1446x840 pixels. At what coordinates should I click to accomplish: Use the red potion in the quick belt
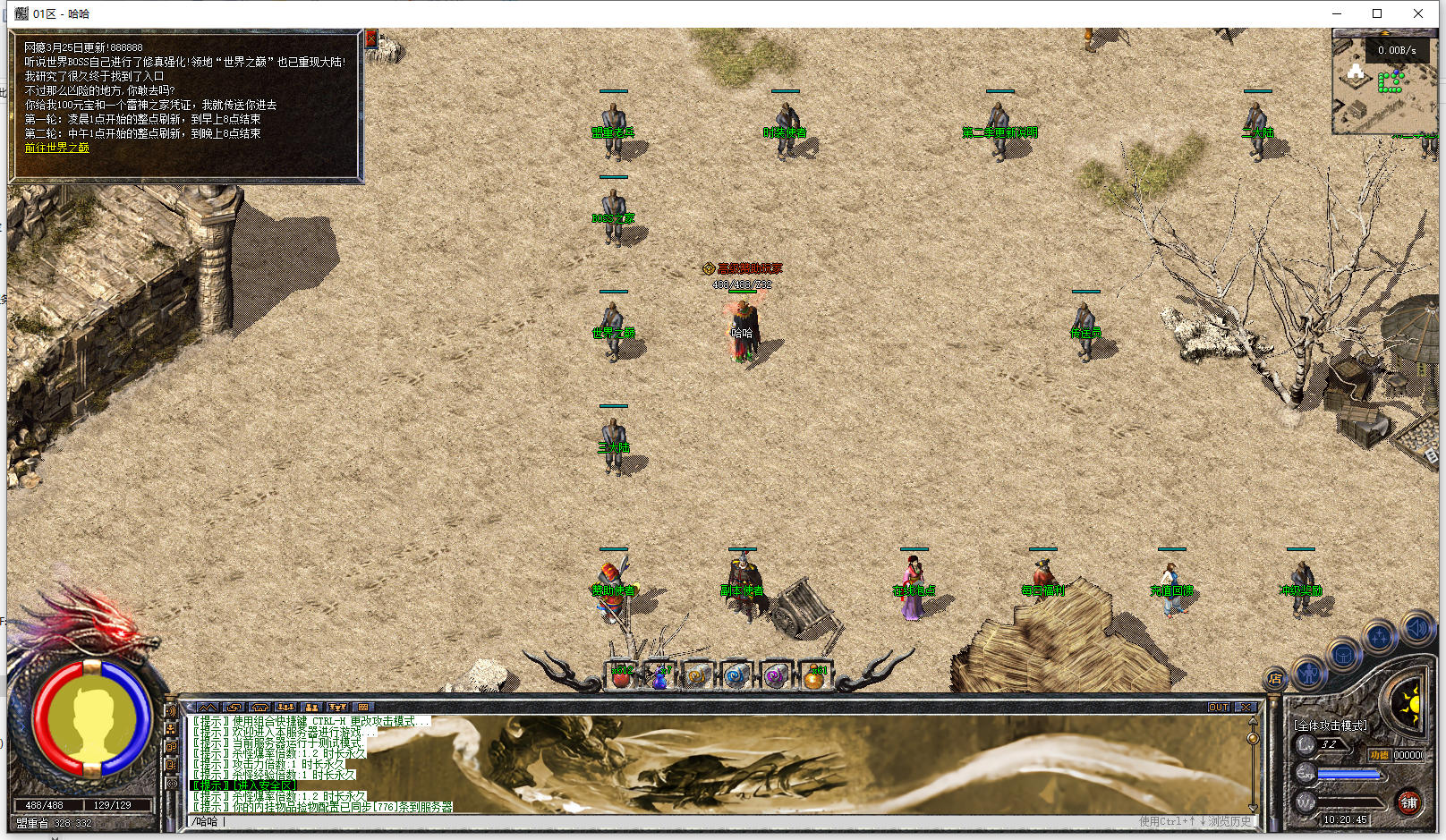pos(622,675)
